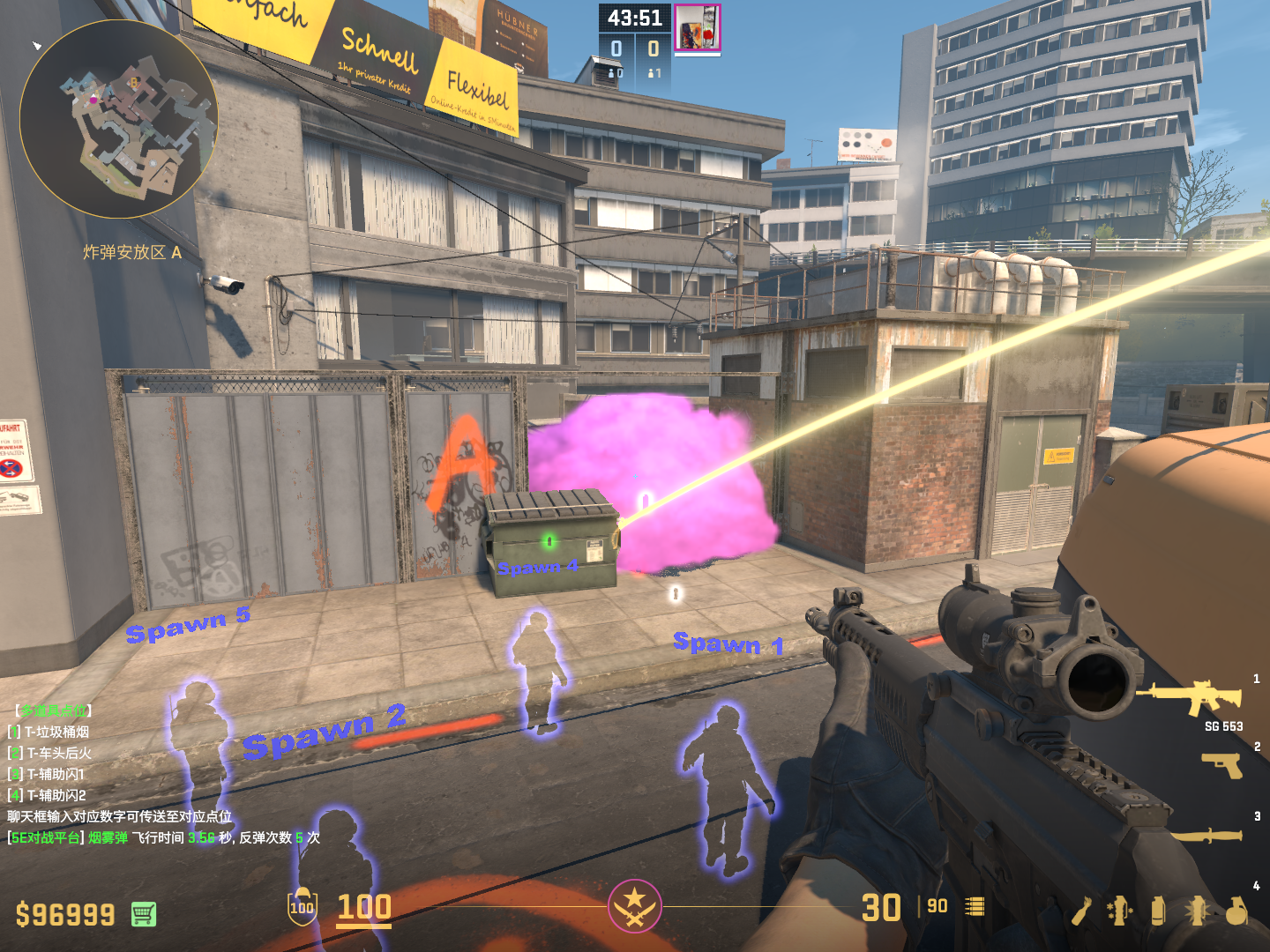
Task: Click the player avatar beside the score
Action: tap(697, 27)
